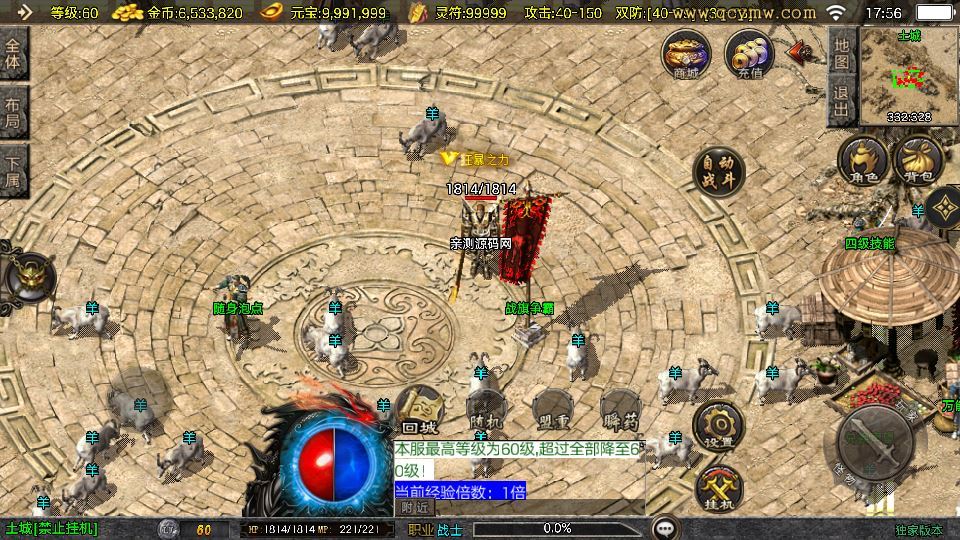Open the 土城 minimap

[909, 76]
